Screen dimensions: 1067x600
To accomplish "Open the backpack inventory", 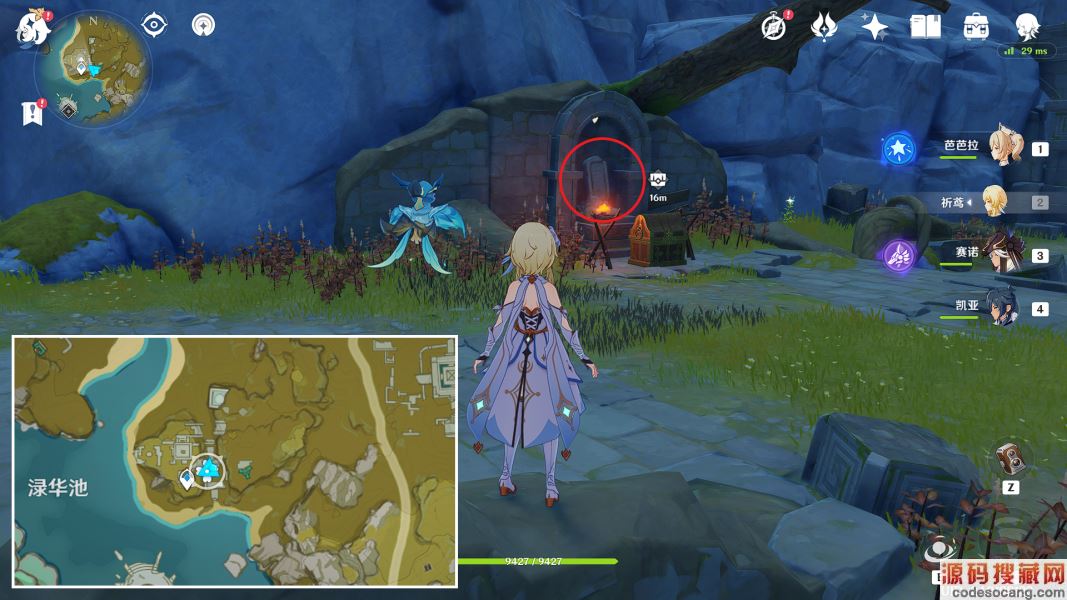I will pyautogui.click(x=977, y=27).
